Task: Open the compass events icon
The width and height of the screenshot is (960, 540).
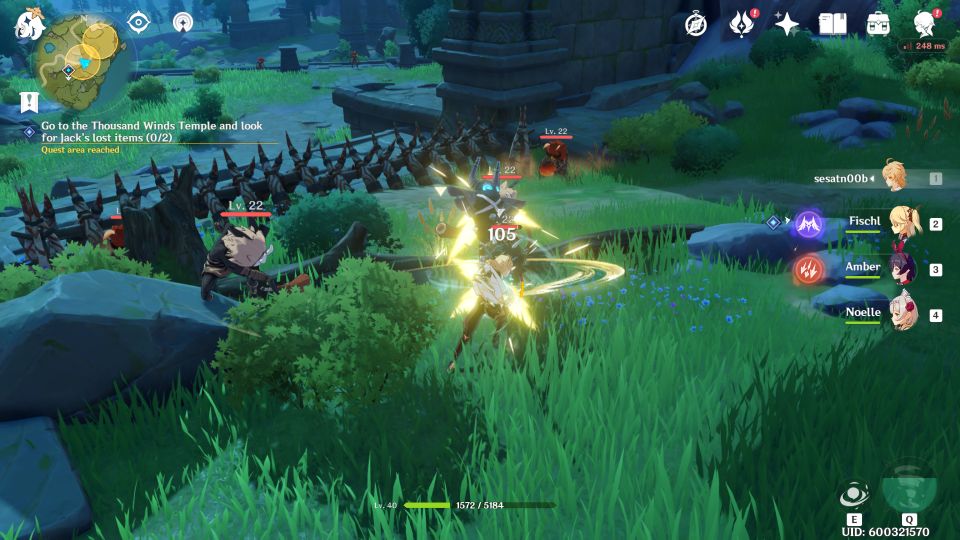Action: click(696, 24)
